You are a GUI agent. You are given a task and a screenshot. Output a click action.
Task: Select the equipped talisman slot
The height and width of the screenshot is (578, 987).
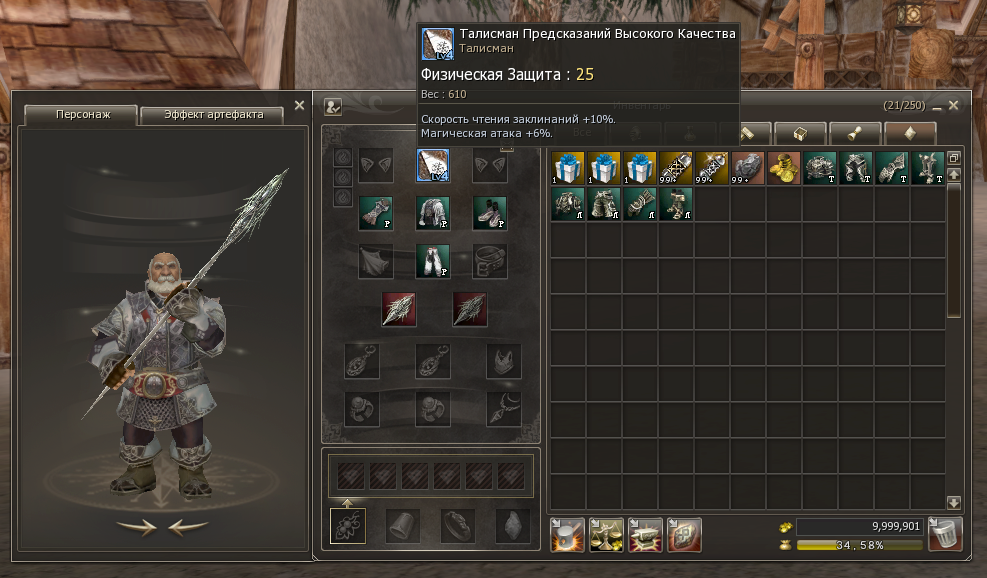click(433, 165)
